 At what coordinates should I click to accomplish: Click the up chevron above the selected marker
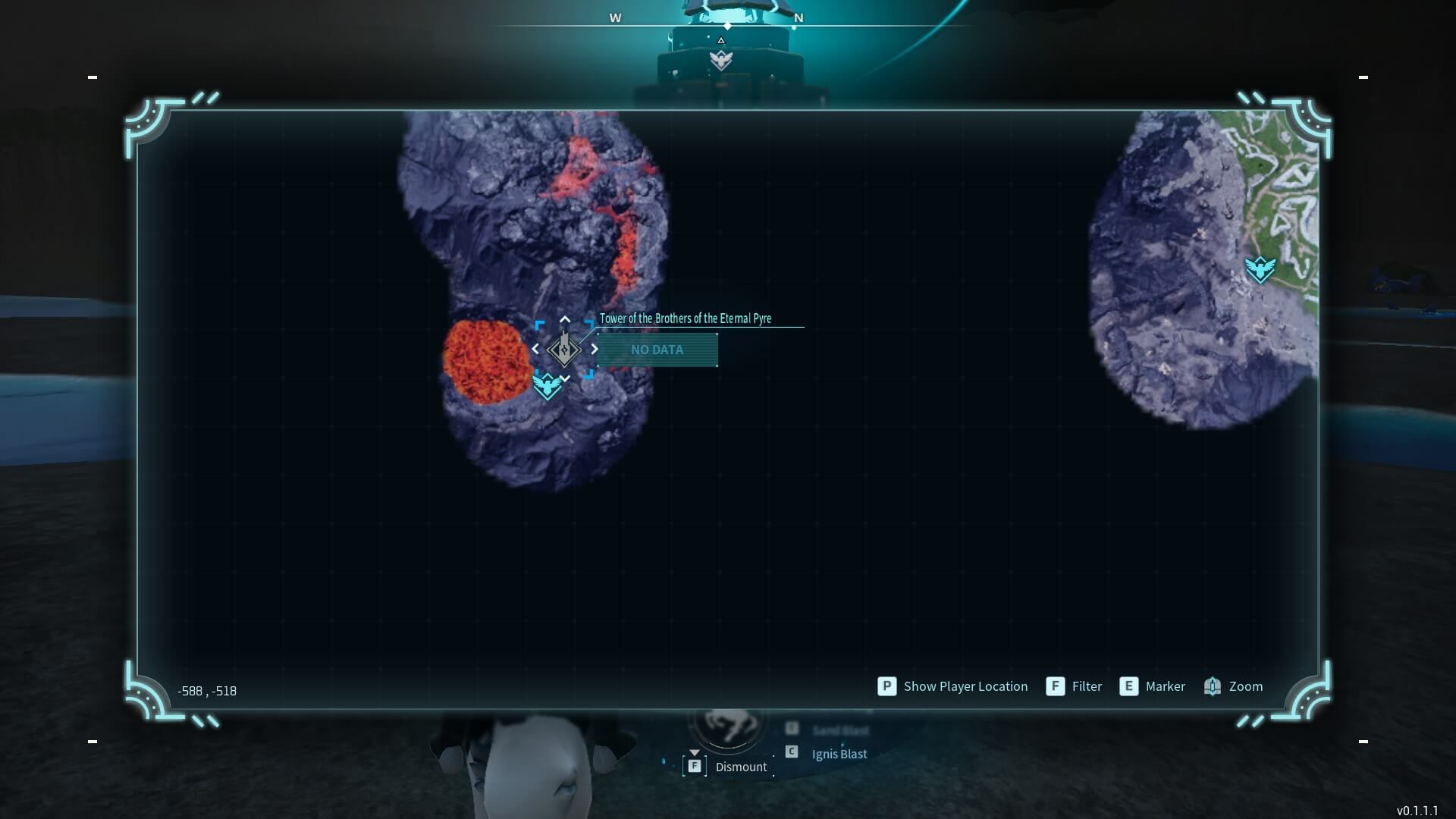pos(565,319)
